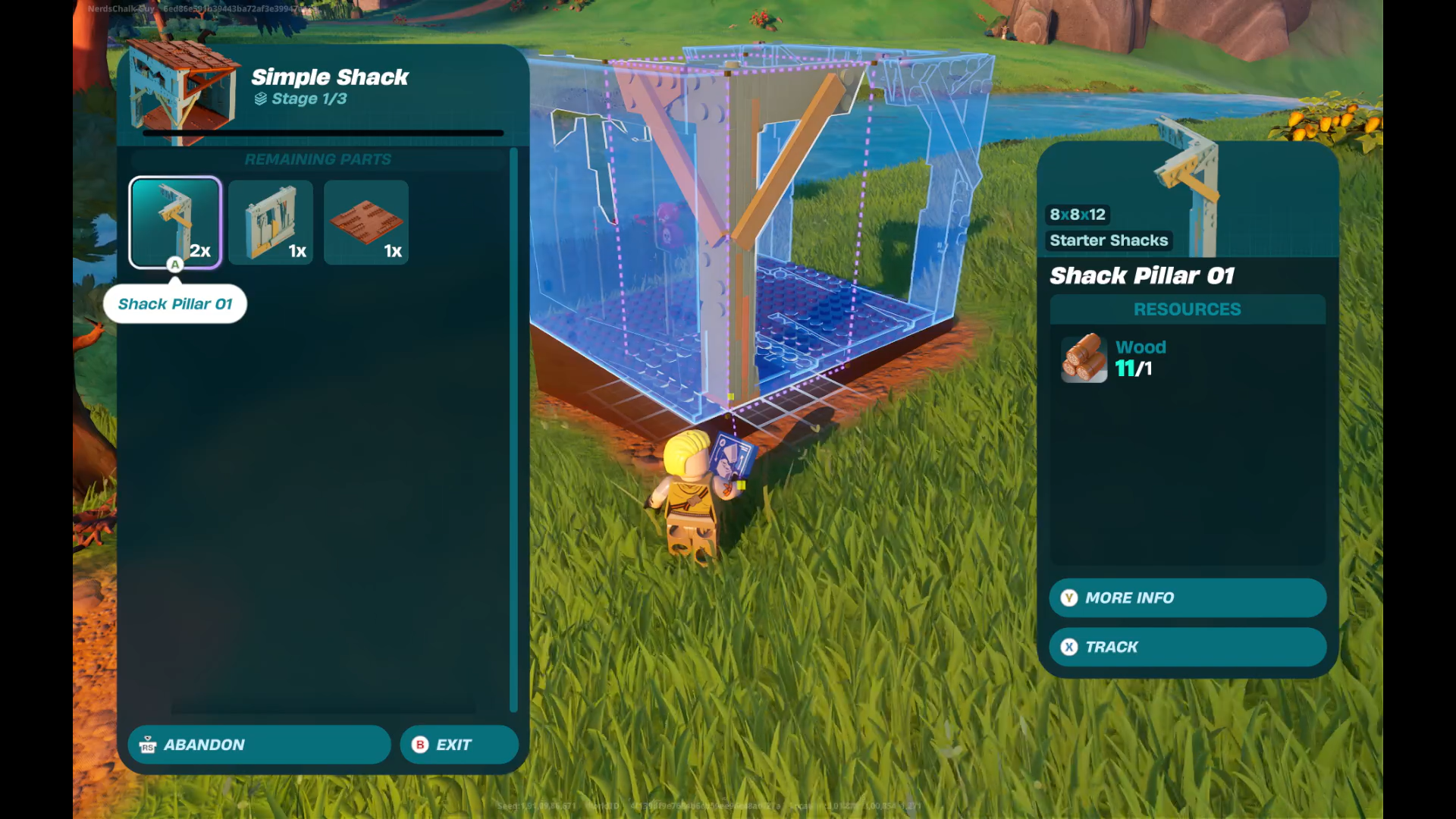Click the Simple Shack thumbnail image
The width and height of the screenshot is (1456, 819).
pyautogui.click(x=182, y=91)
